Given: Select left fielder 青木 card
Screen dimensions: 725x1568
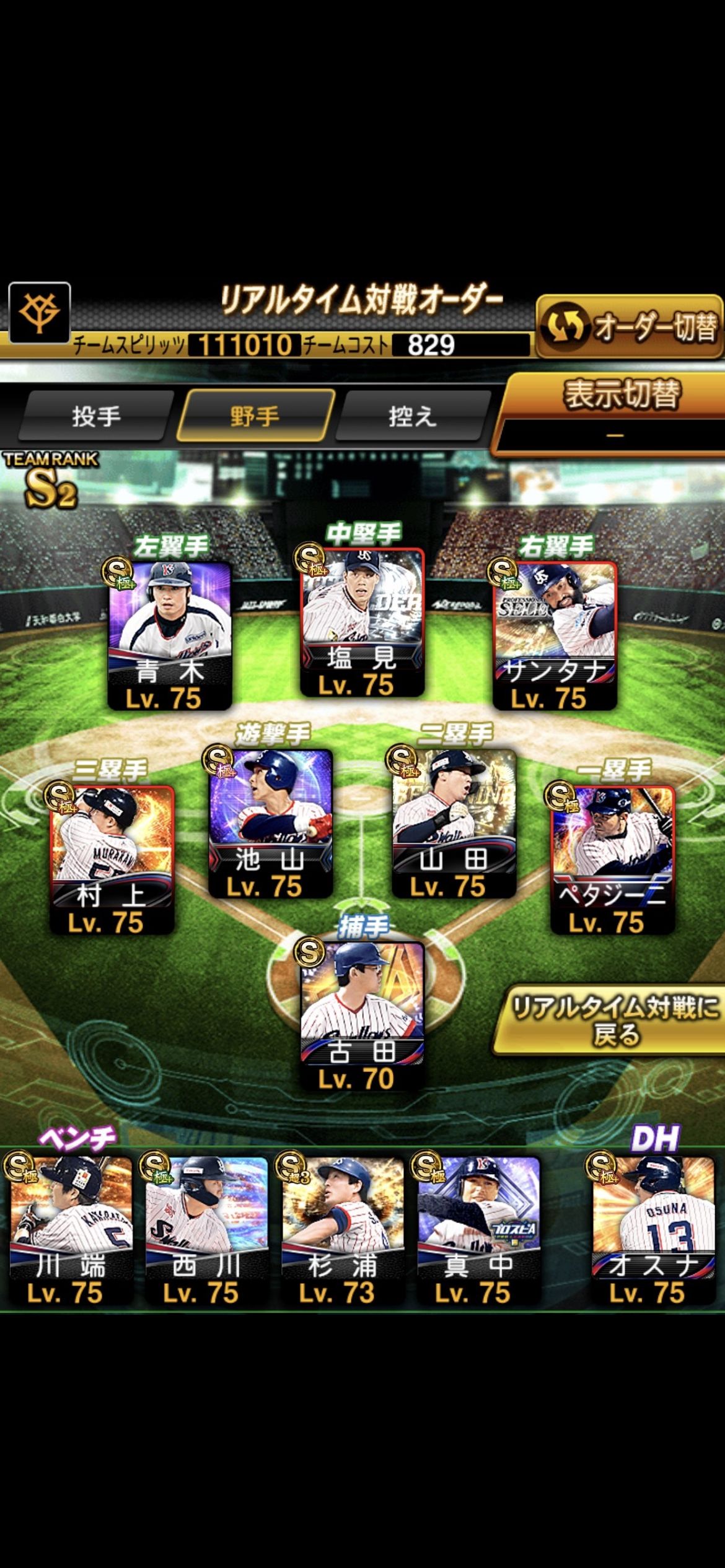Looking at the screenshot, I should 170,635.
